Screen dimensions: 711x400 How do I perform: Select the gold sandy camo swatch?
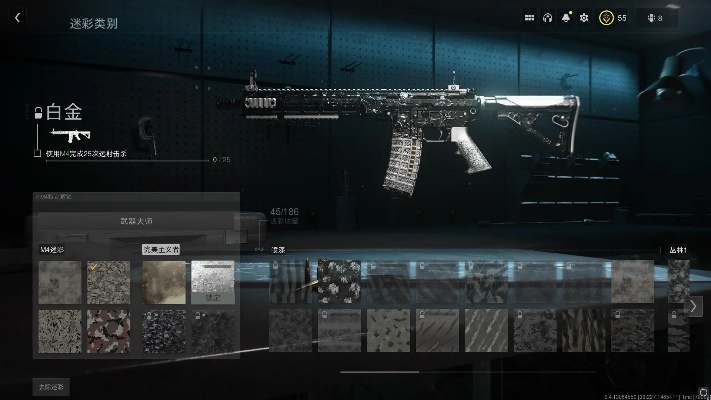[164, 282]
